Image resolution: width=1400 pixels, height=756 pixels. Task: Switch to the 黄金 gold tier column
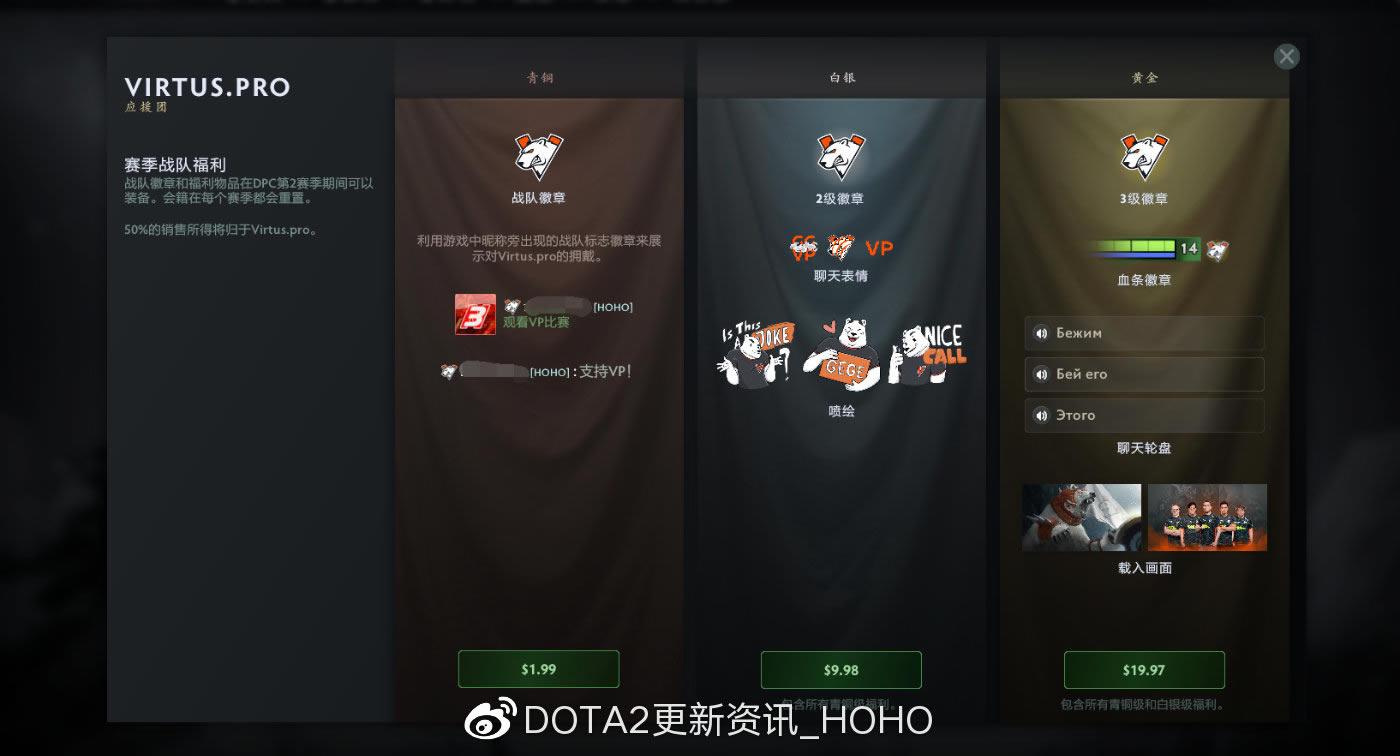point(1143,77)
